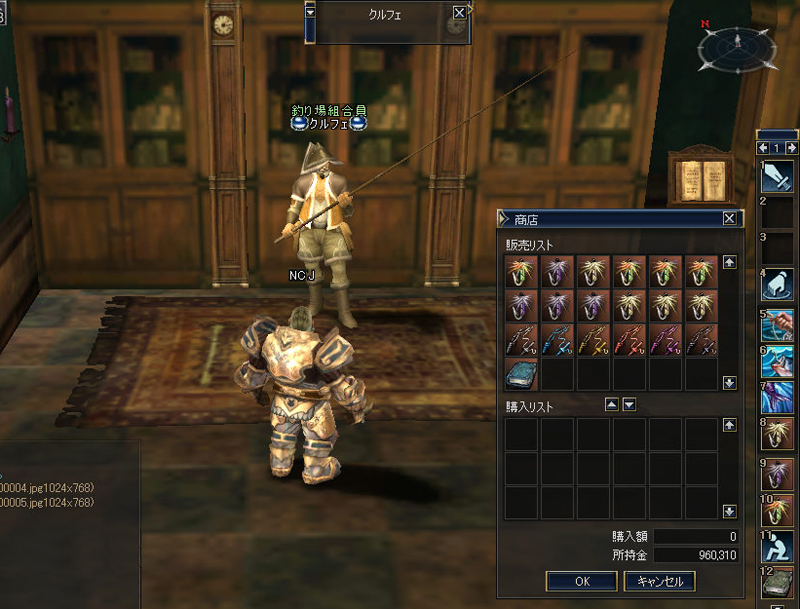Use the fishing reel skill in hotbar slot 5
The height and width of the screenshot is (609, 800).
(x=779, y=324)
